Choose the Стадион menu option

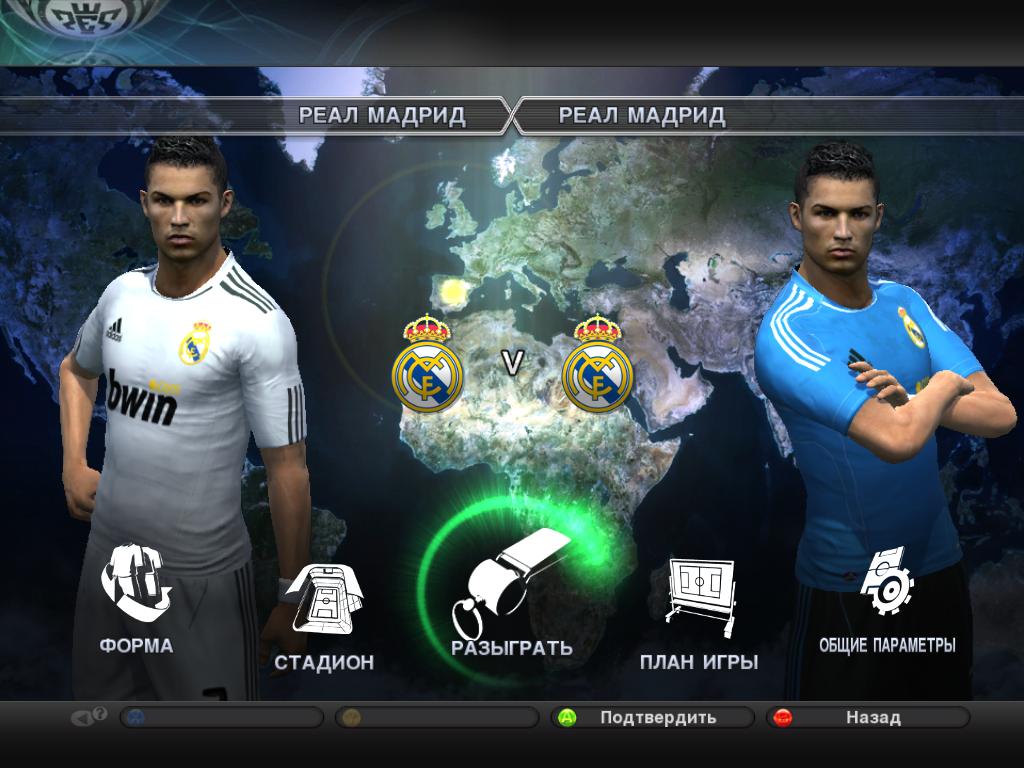coord(323,615)
